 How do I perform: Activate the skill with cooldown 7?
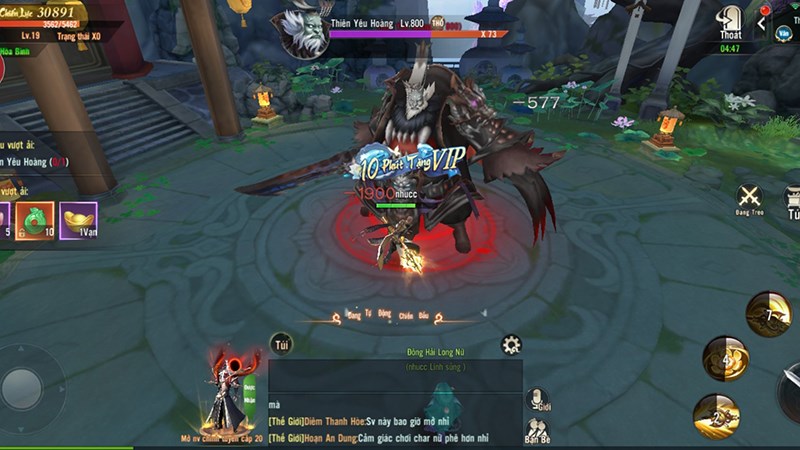tap(768, 314)
